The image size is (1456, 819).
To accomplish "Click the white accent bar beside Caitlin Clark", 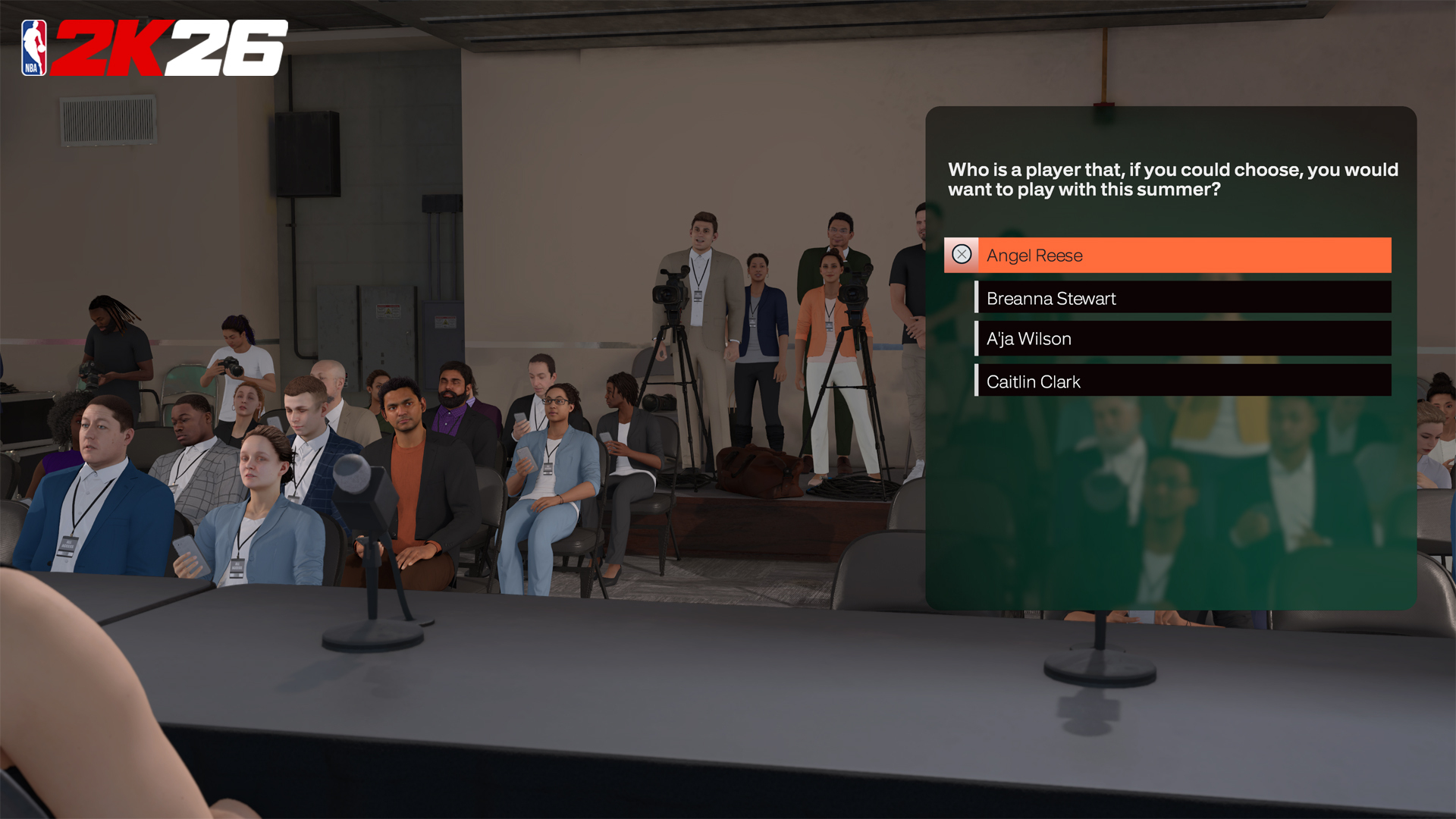I will pos(975,381).
